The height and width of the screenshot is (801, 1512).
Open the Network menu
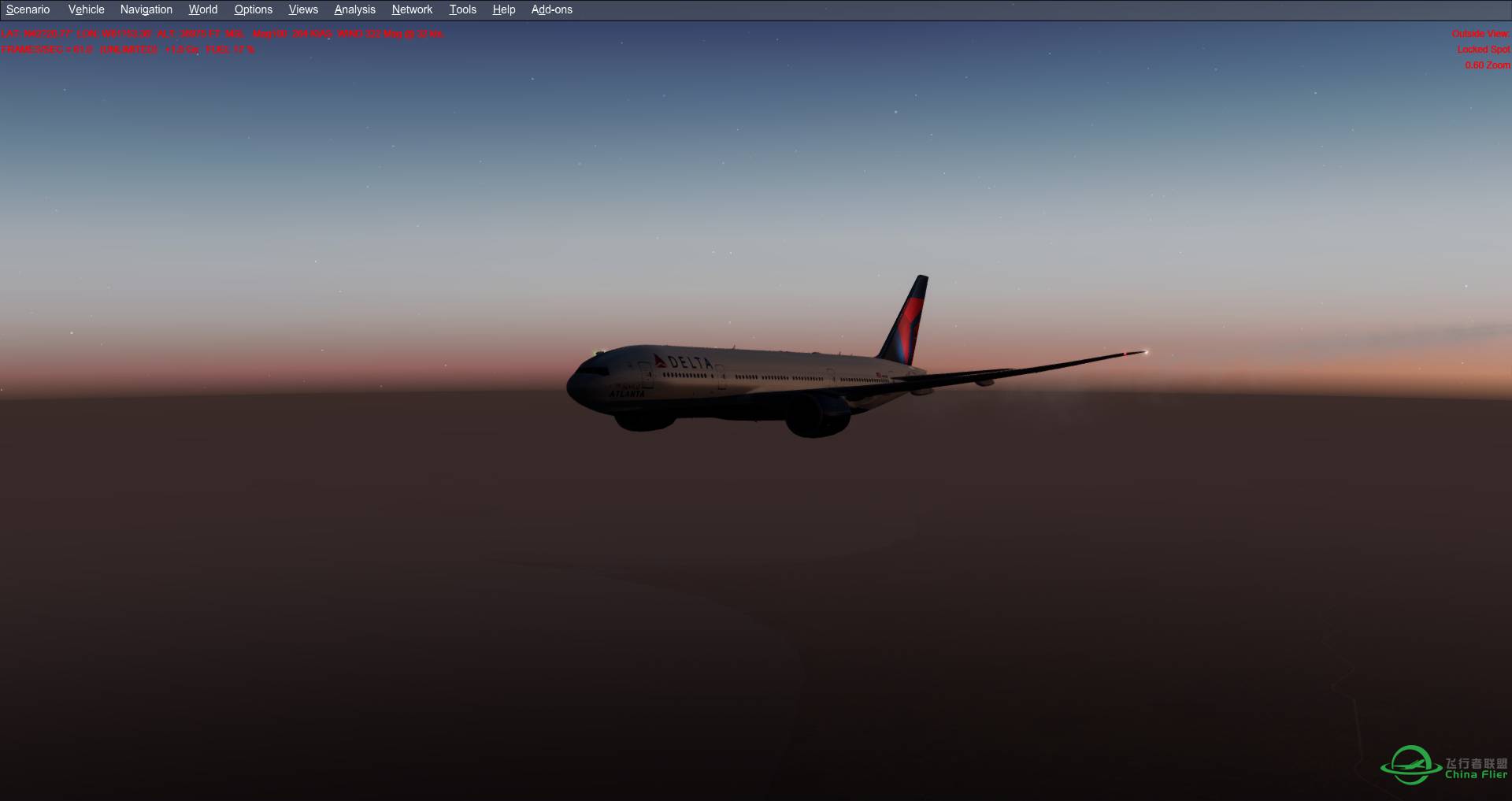point(412,9)
